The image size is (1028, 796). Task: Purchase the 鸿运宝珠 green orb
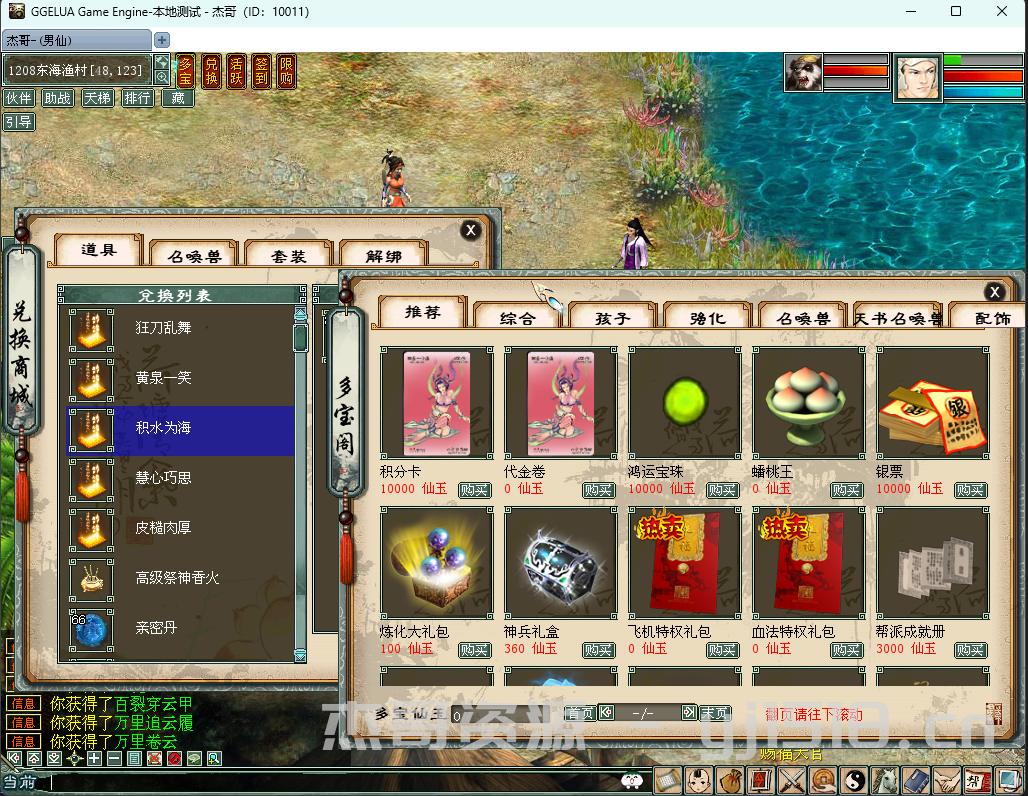click(x=722, y=490)
